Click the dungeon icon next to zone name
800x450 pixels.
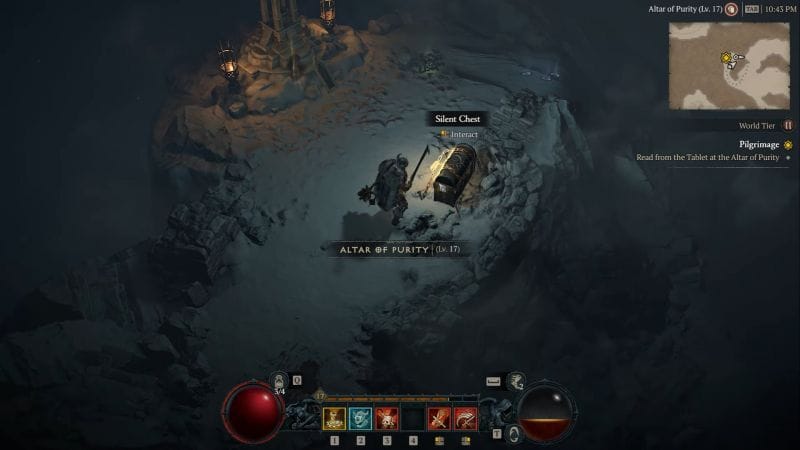[x=731, y=9]
